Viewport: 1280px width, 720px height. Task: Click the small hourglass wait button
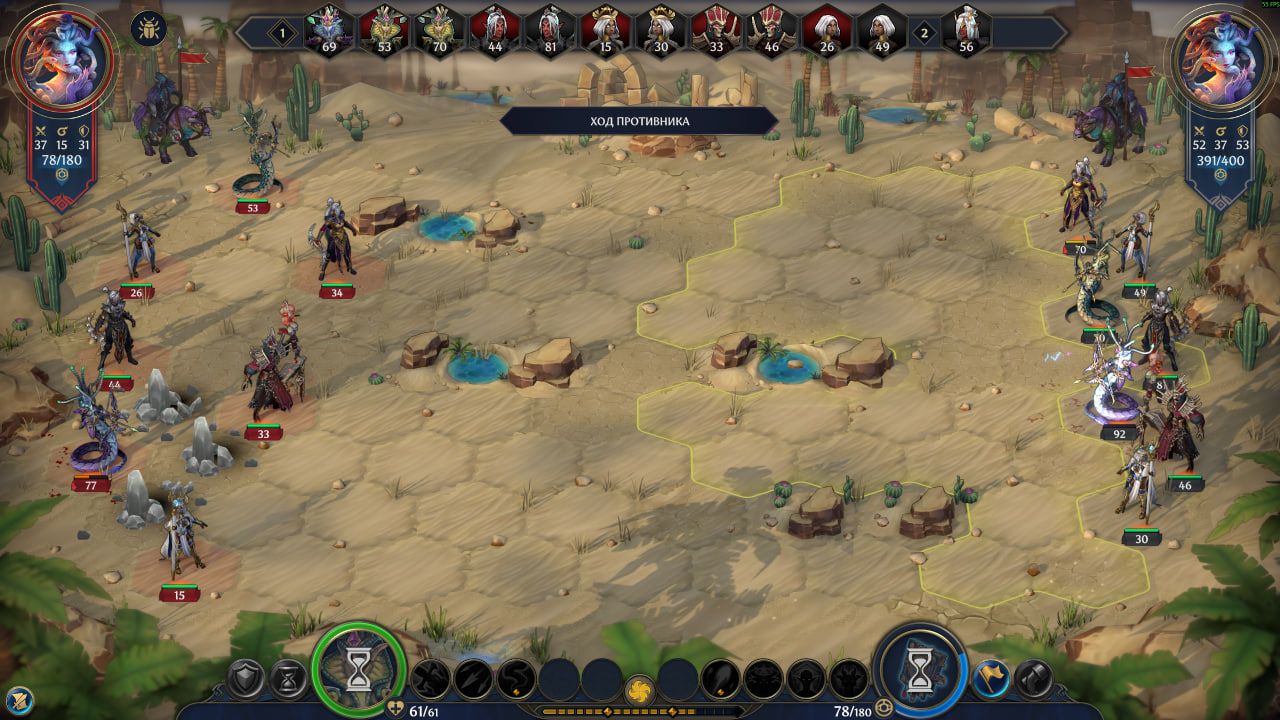click(289, 680)
